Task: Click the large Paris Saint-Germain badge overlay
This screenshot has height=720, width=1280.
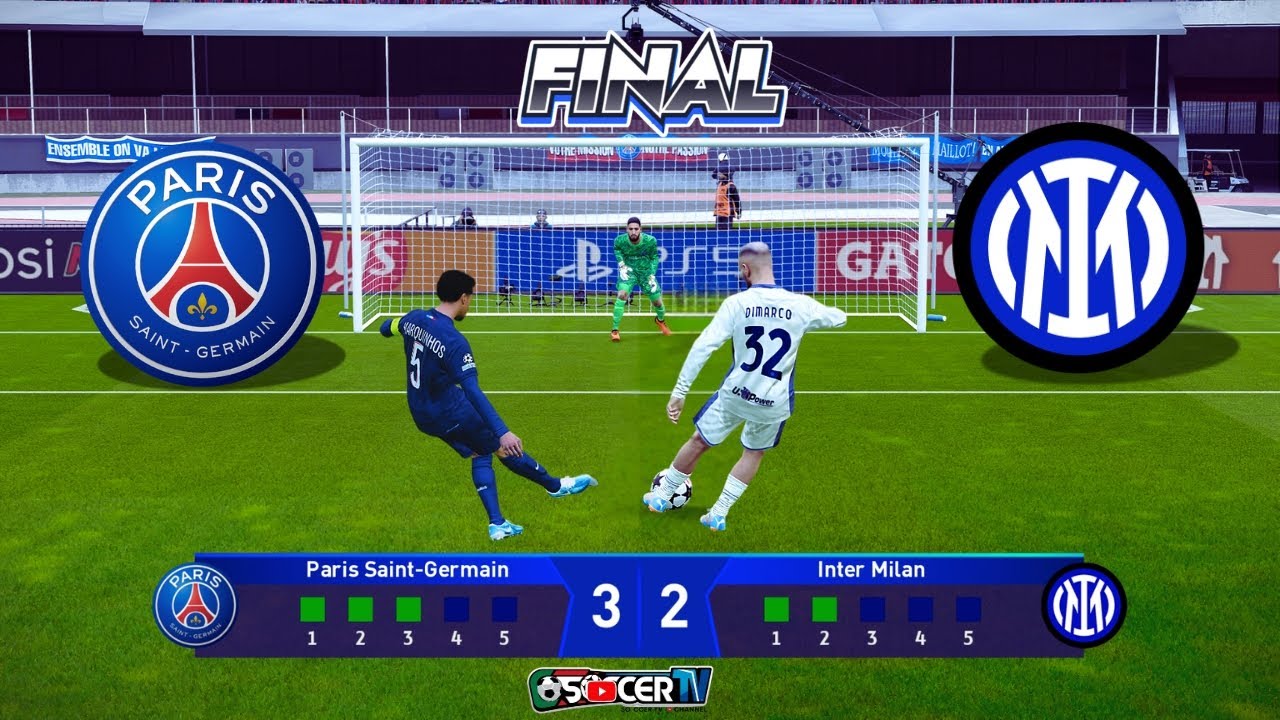Action: [203, 263]
